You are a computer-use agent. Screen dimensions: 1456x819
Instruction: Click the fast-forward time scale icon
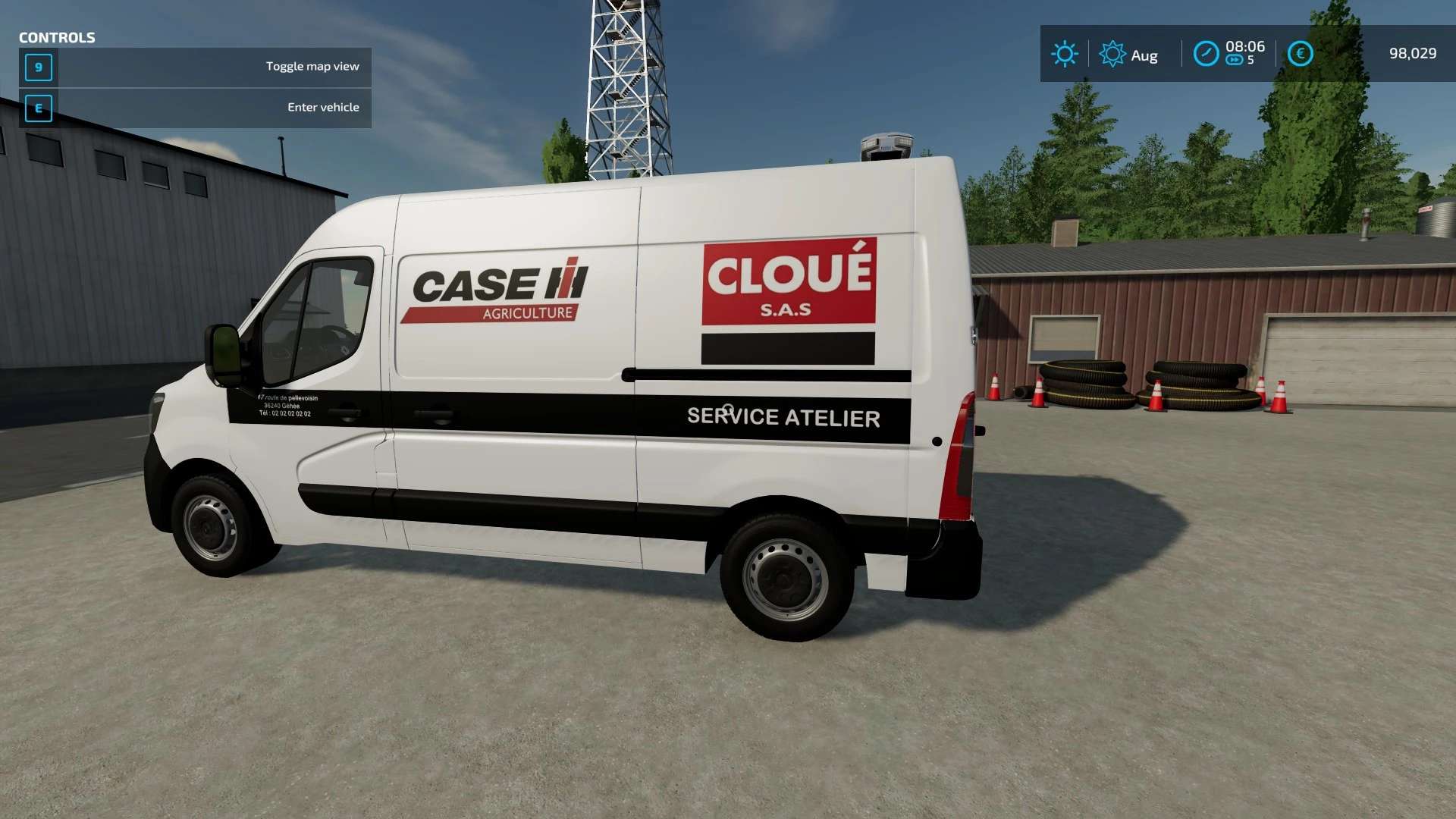(1234, 61)
